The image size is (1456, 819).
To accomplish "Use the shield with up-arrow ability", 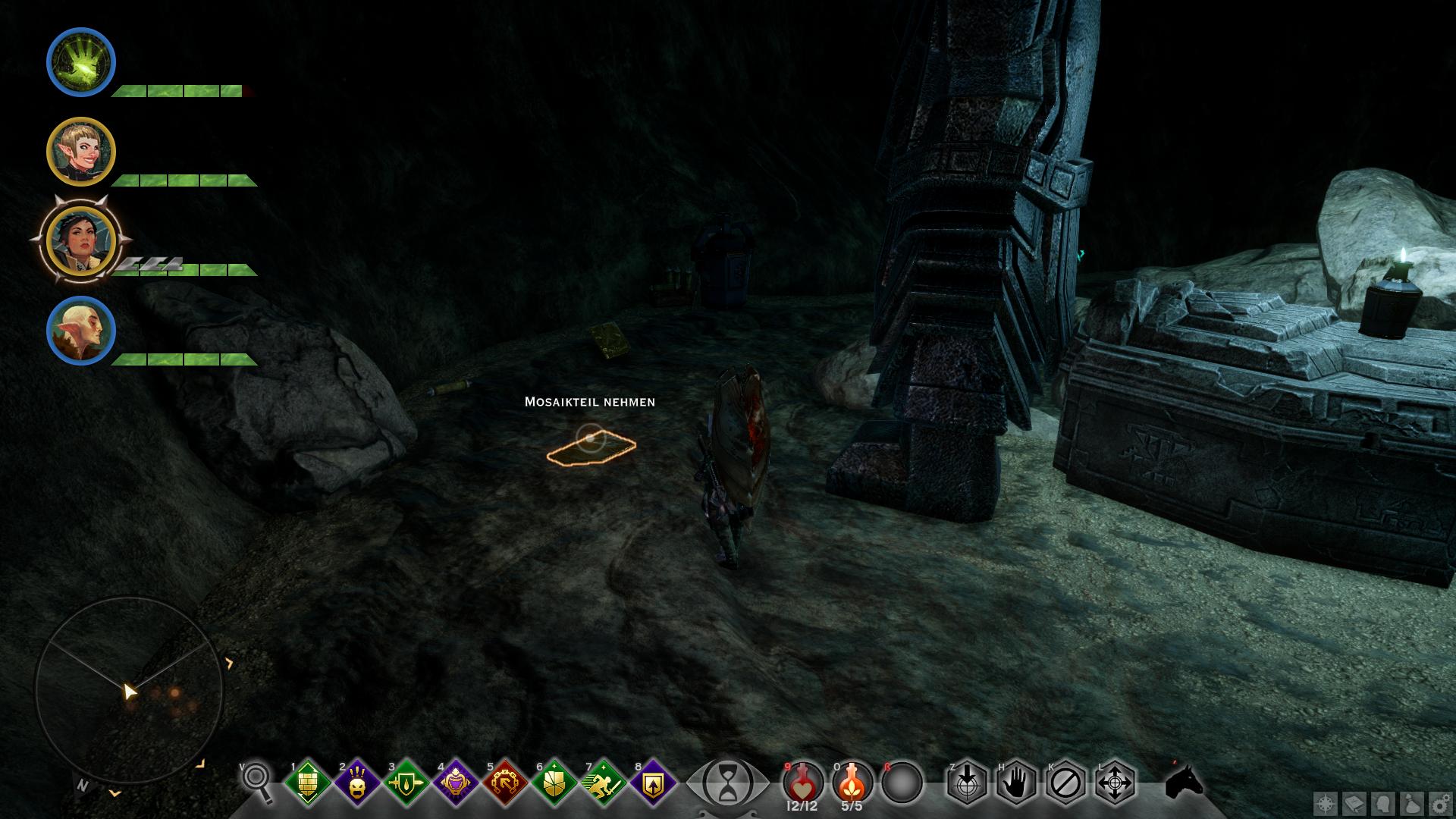I will pos(653,782).
